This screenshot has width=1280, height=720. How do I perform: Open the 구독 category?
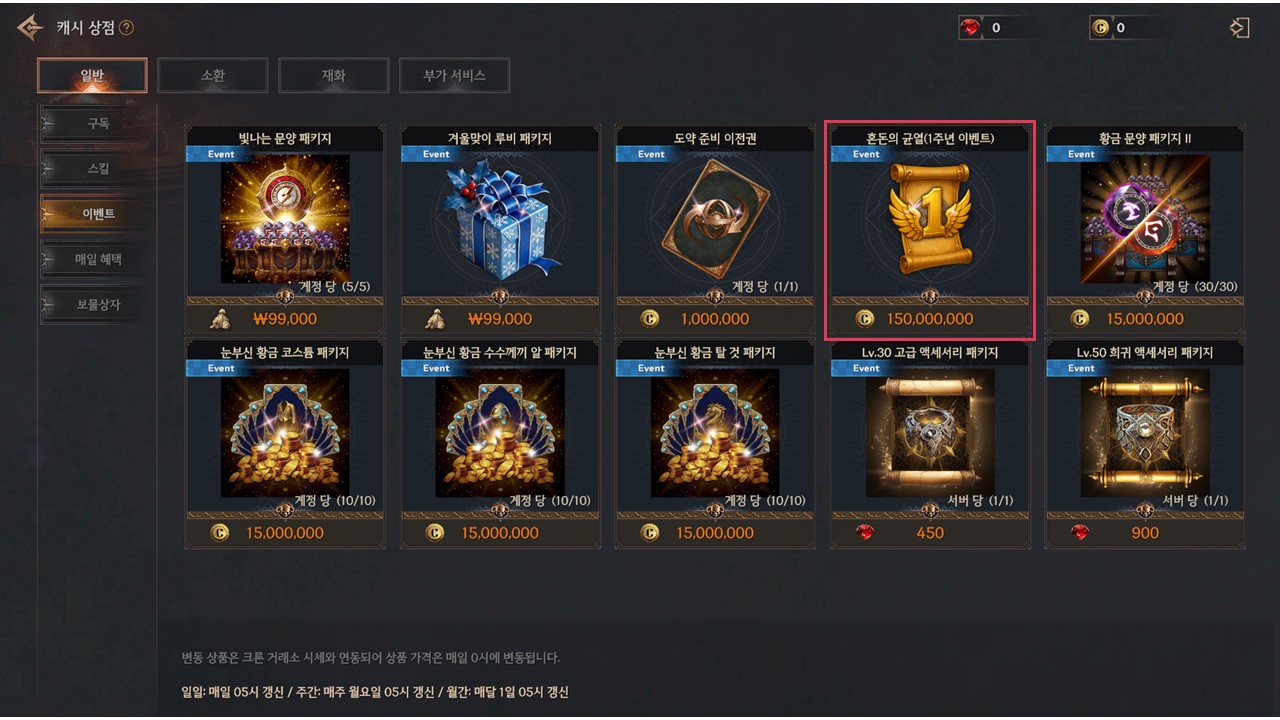[98, 124]
